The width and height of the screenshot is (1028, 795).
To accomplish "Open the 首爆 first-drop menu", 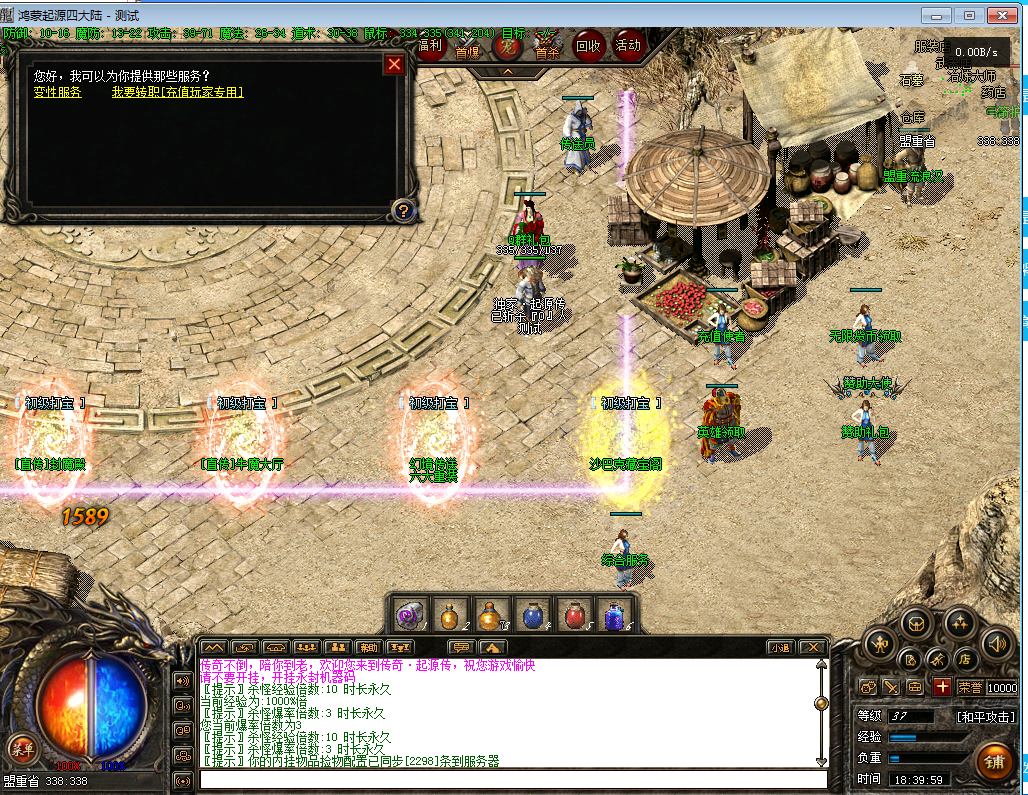I will pos(467,48).
